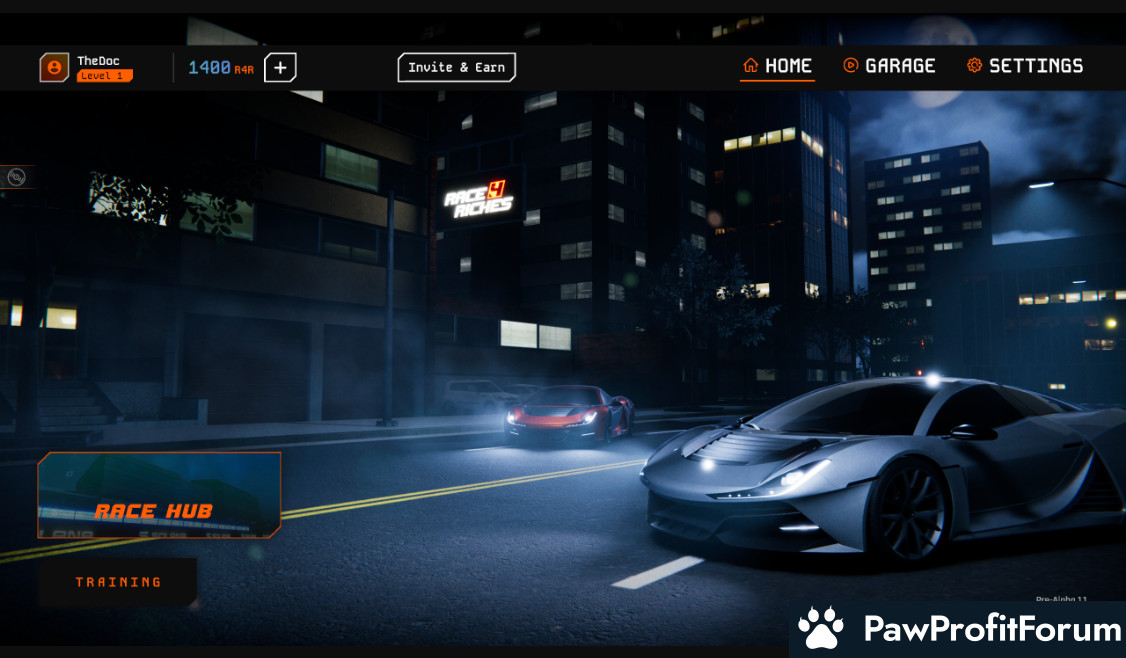Switch to the Home tab
The height and width of the screenshot is (658, 1126).
777,66
